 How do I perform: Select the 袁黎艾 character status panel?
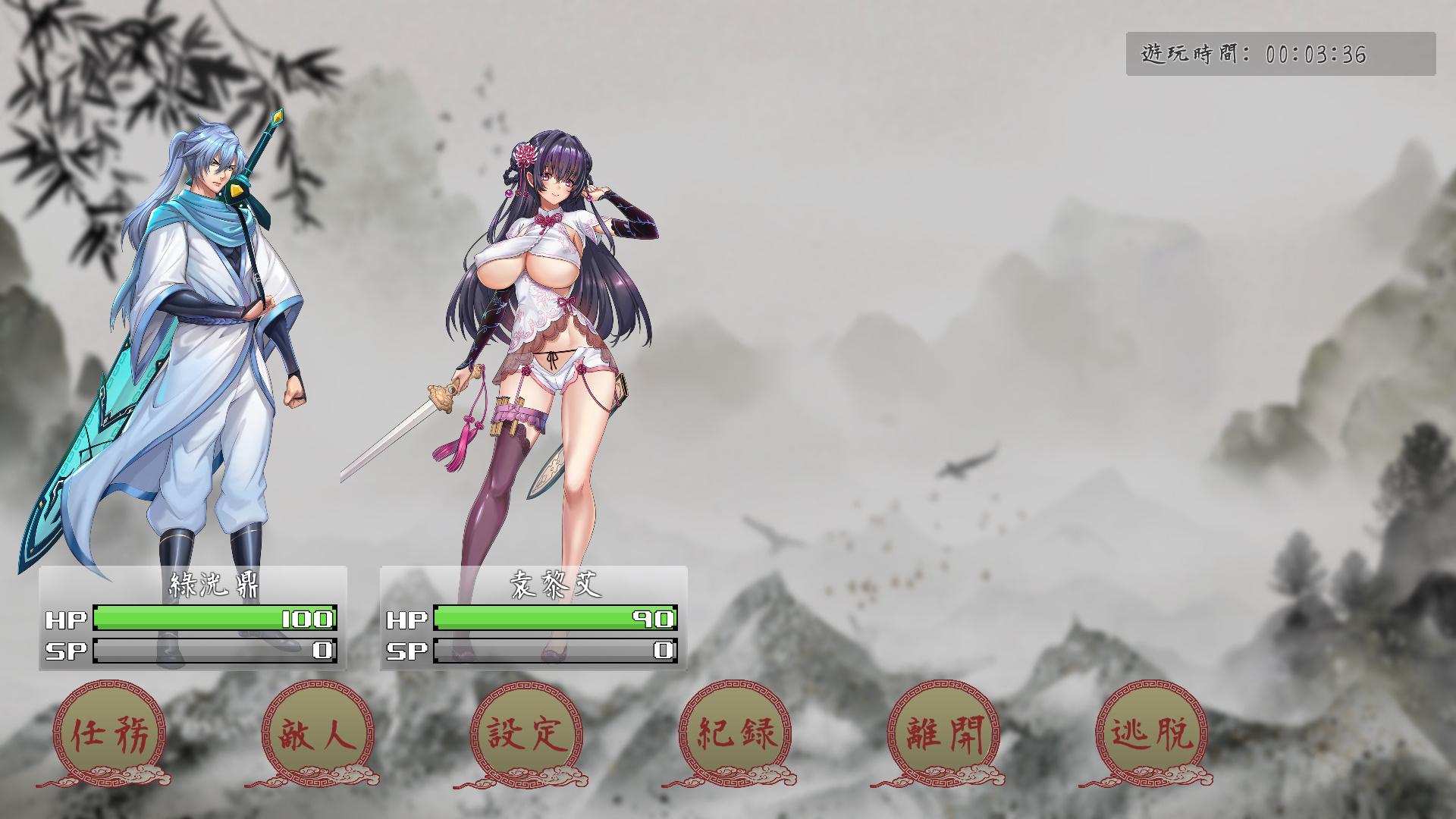(x=533, y=618)
